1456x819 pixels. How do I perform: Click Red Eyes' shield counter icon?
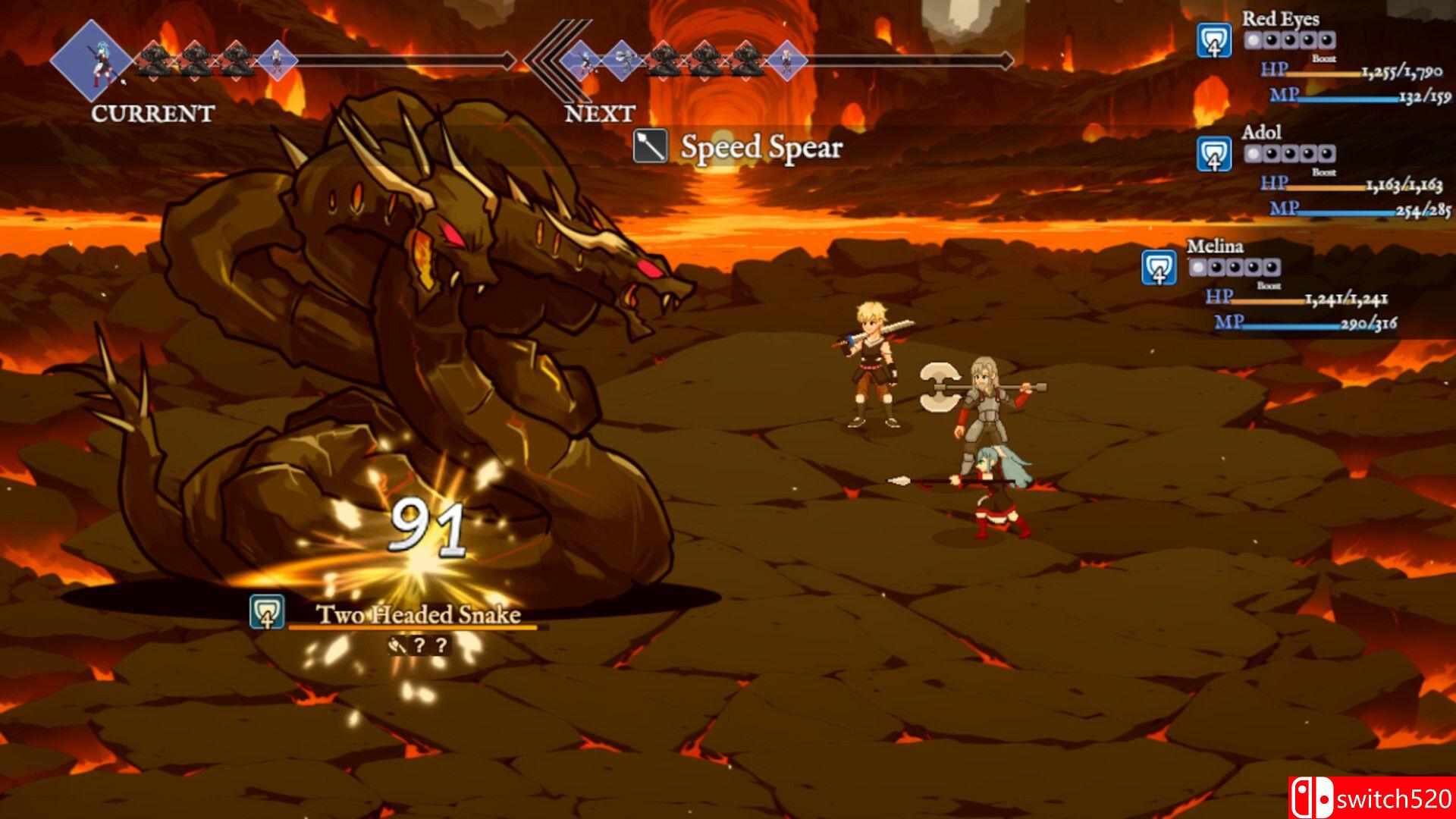1213,40
